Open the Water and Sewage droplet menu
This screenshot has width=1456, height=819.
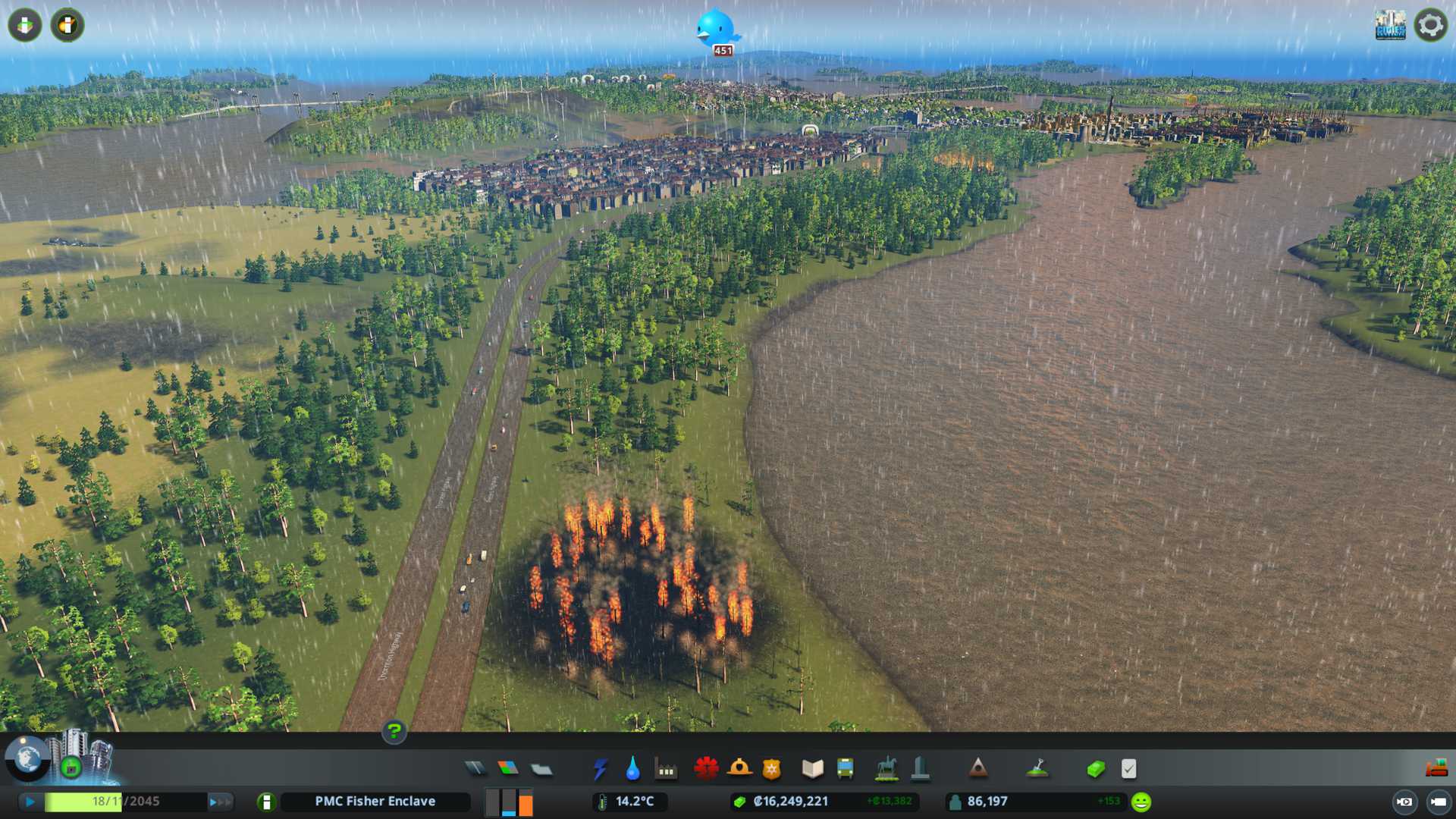point(632,769)
